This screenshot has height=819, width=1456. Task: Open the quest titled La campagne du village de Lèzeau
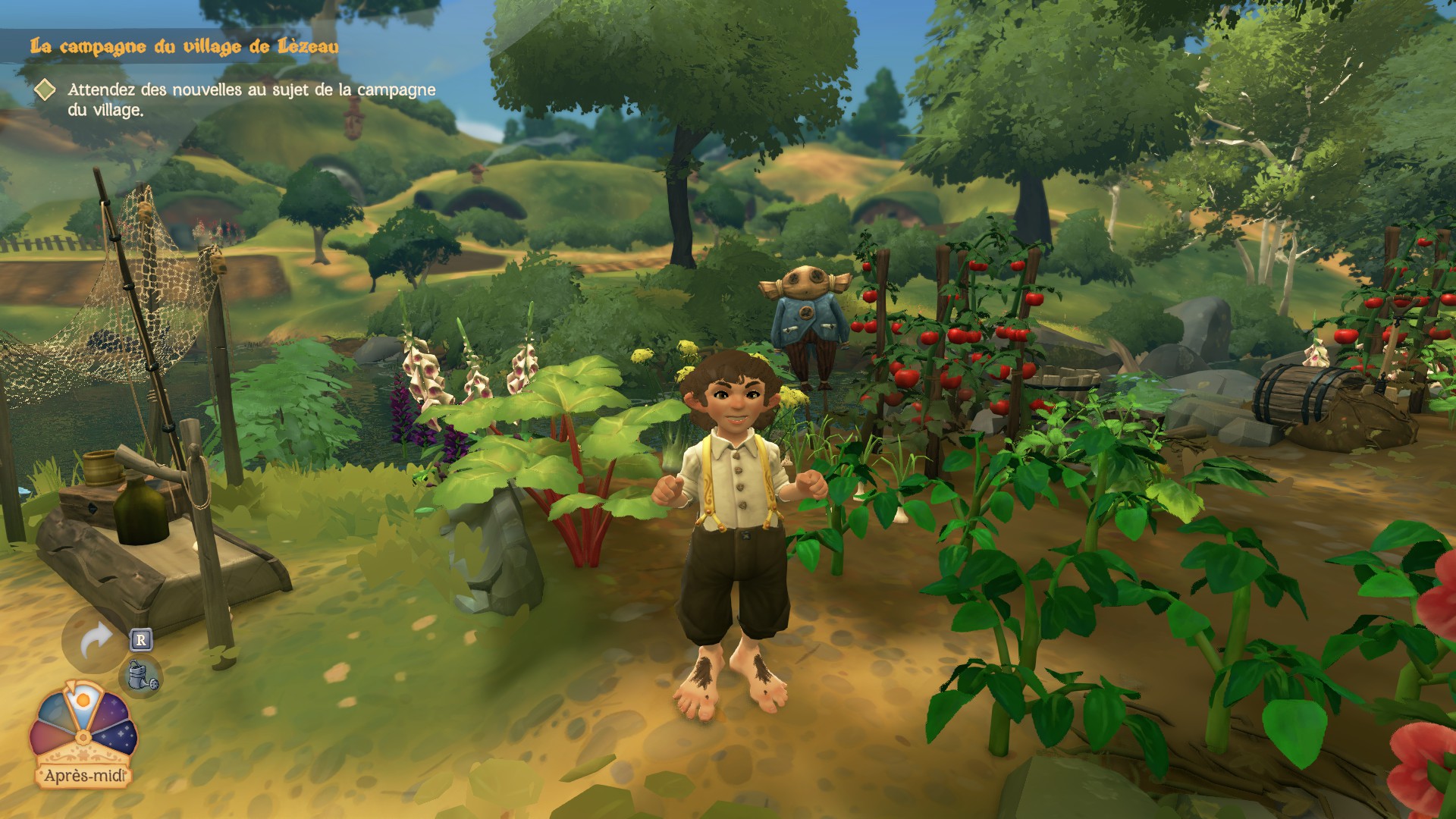tap(184, 47)
